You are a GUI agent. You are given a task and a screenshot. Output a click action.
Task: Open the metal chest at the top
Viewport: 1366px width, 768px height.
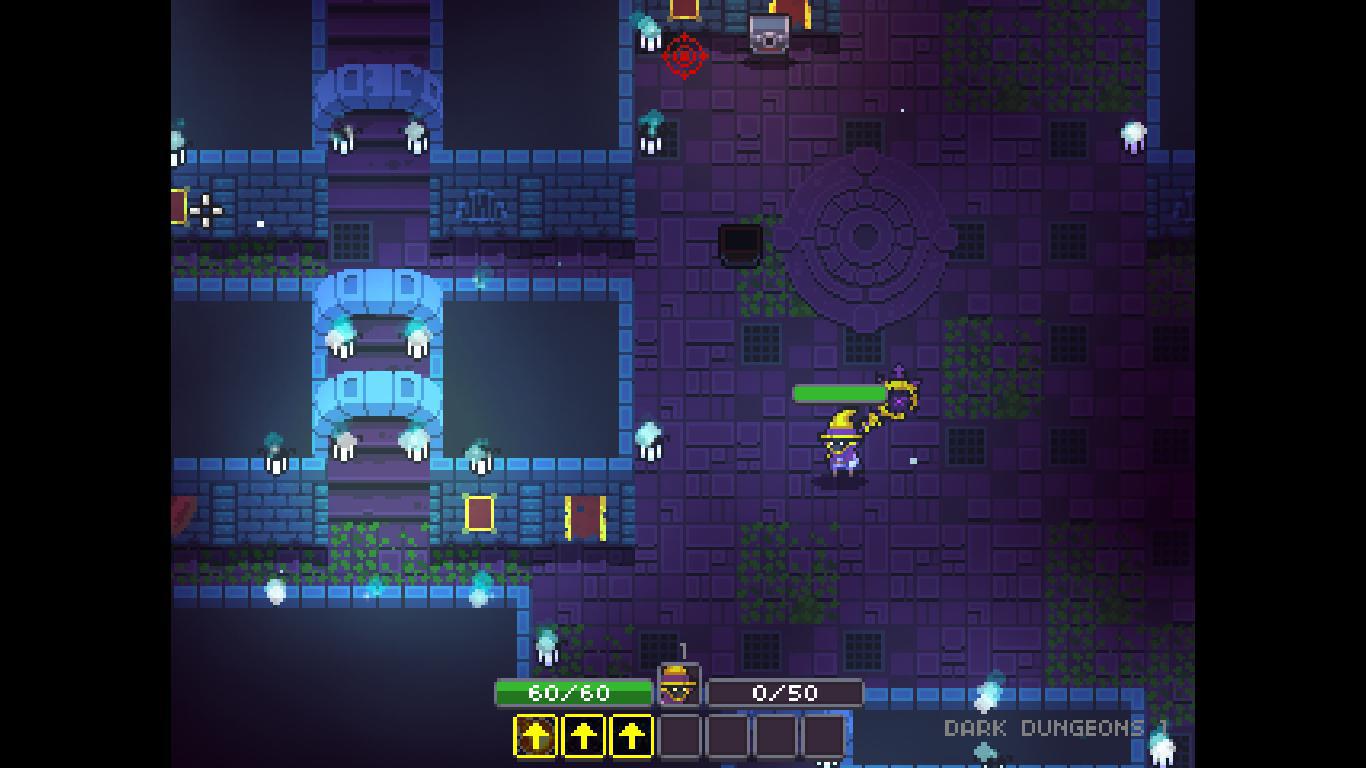pos(768,33)
